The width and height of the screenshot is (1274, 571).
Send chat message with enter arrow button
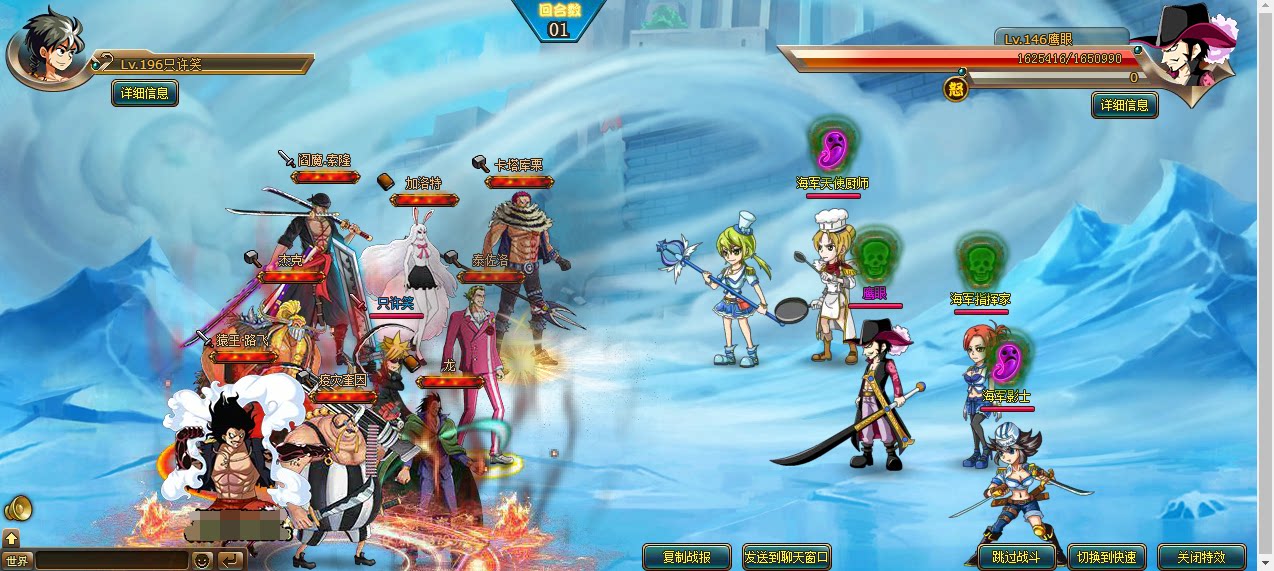(x=230, y=560)
